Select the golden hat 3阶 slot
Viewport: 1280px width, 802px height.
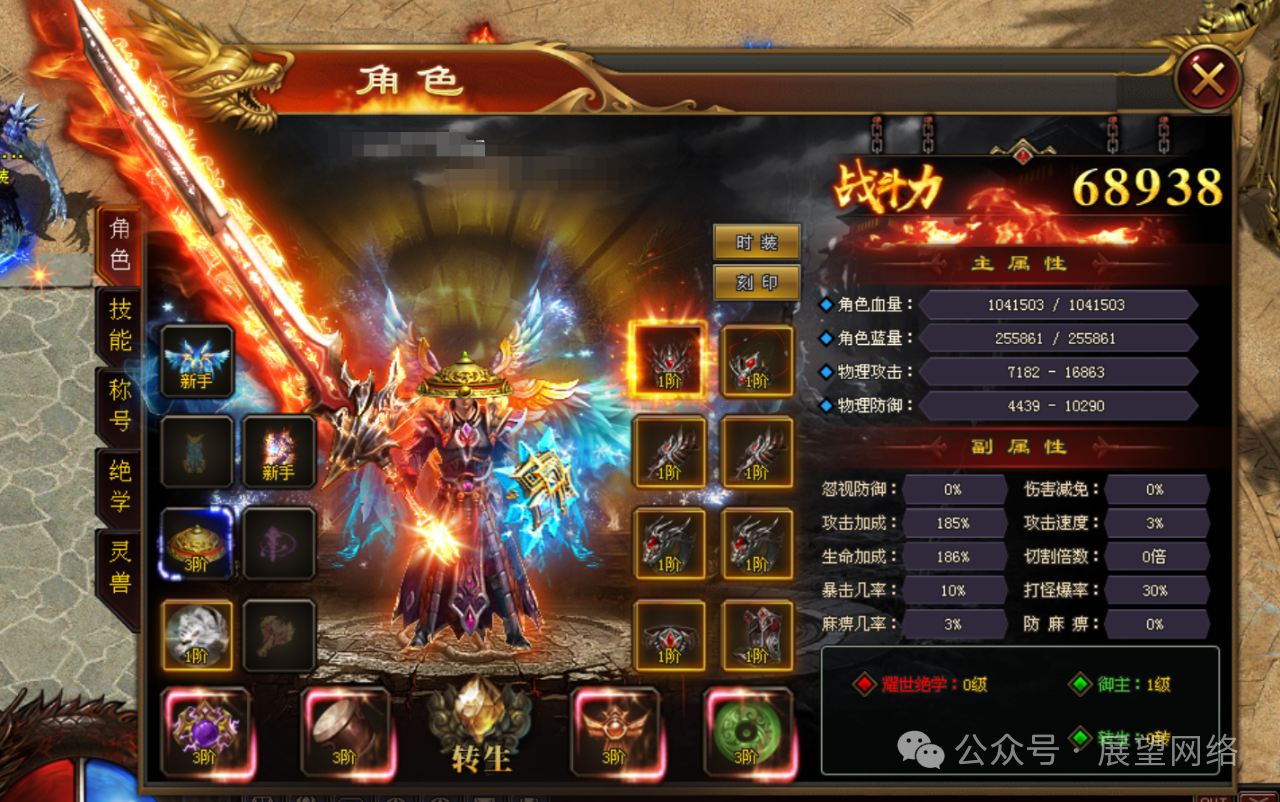(197, 543)
